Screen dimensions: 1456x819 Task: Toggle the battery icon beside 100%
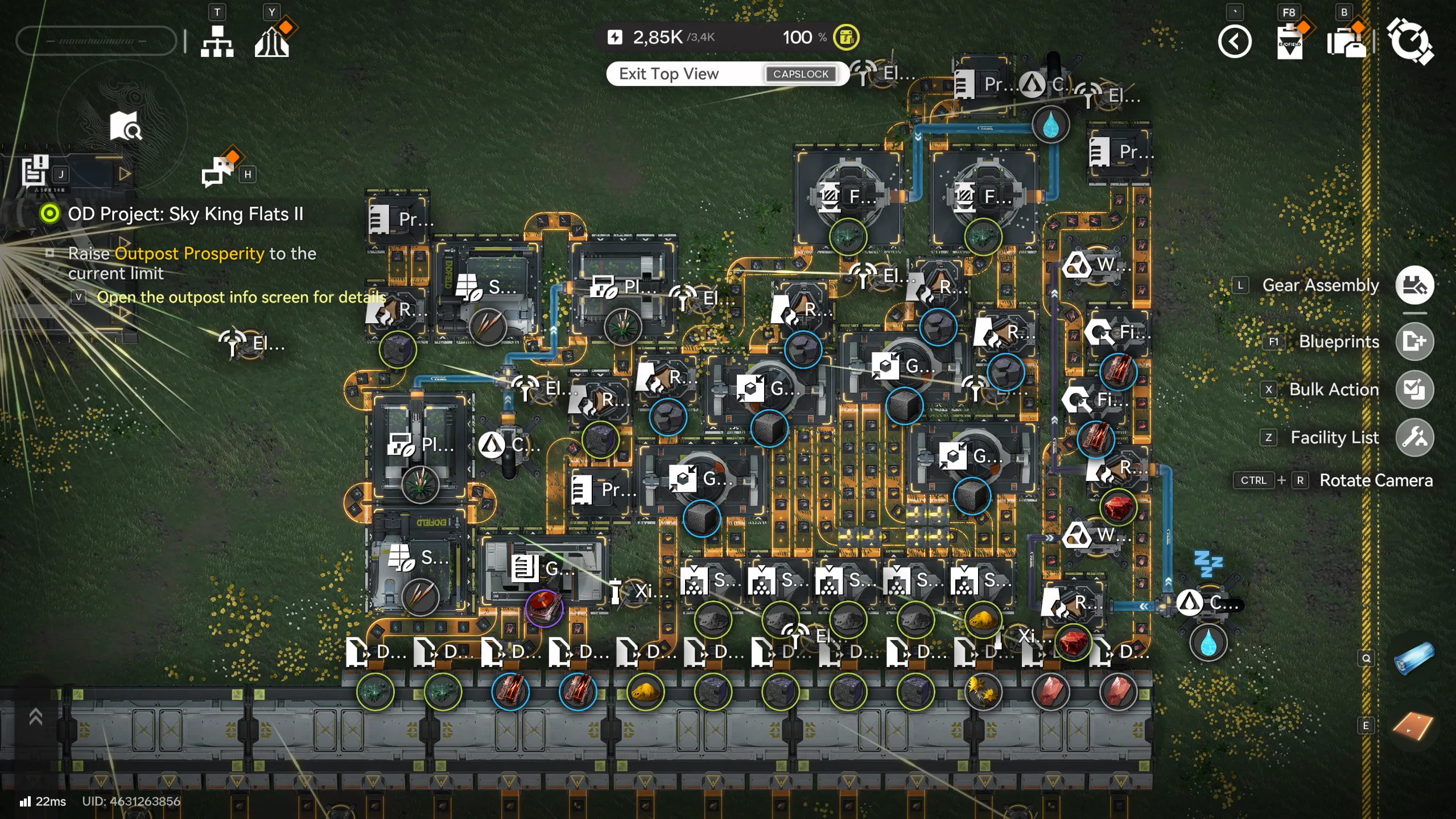click(846, 38)
